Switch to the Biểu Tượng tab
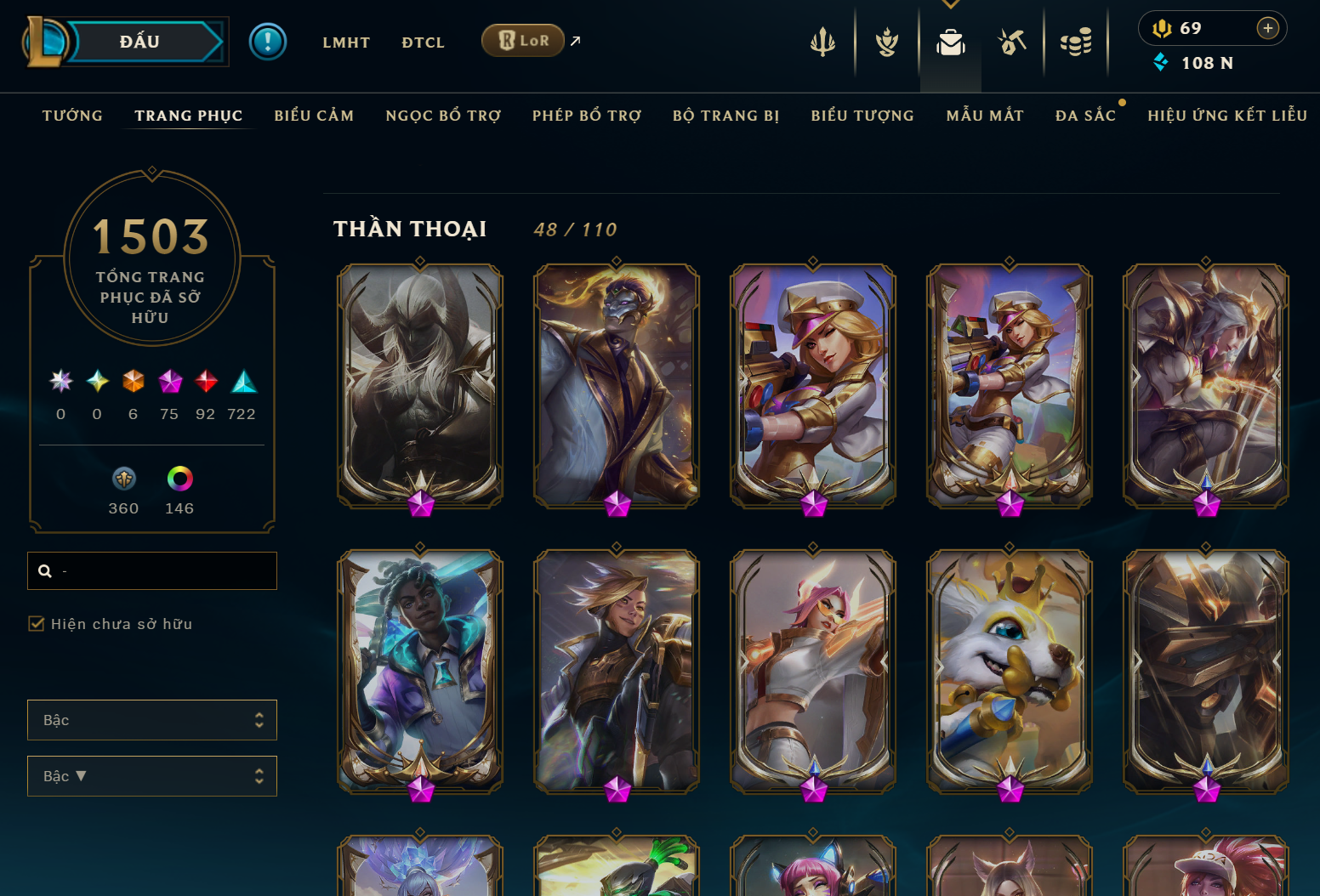Viewport: 1320px width, 896px height. (862, 116)
